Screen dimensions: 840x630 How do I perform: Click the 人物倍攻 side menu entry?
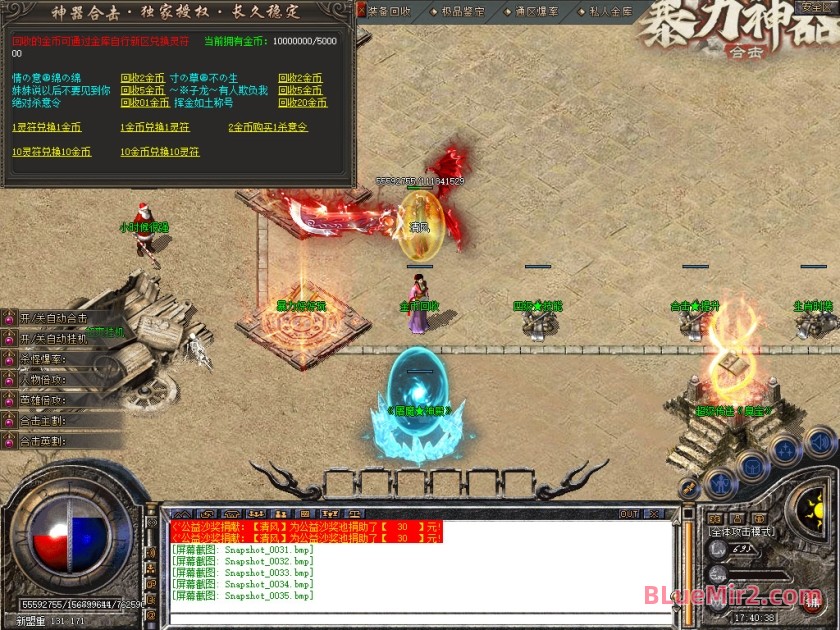(x=45, y=380)
